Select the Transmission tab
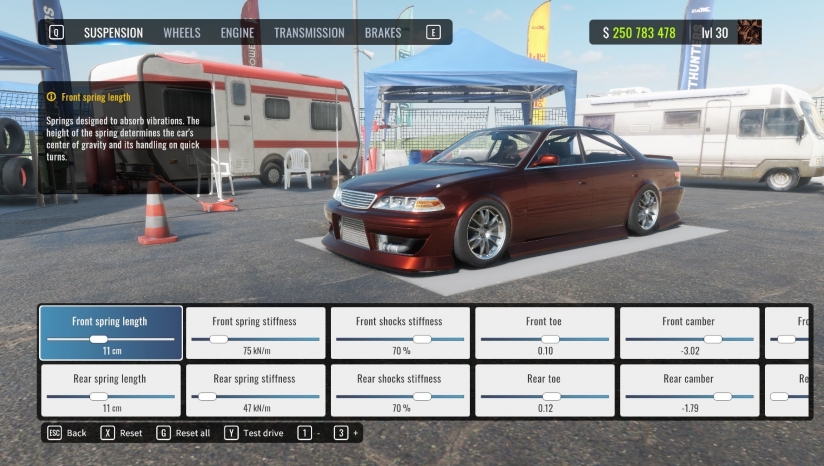 pyautogui.click(x=309, y=33)
